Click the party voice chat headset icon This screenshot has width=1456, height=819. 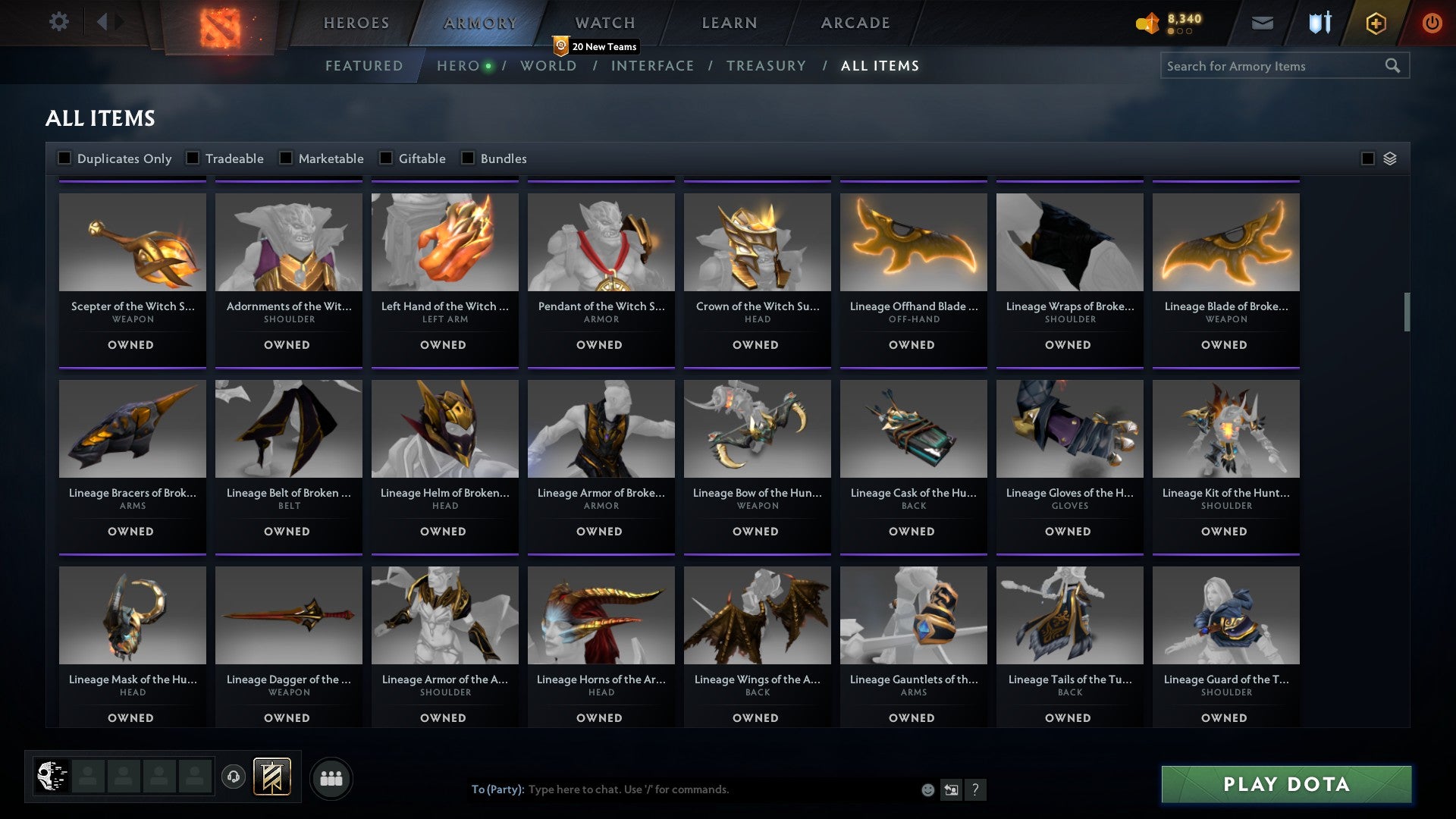(234, 777)
